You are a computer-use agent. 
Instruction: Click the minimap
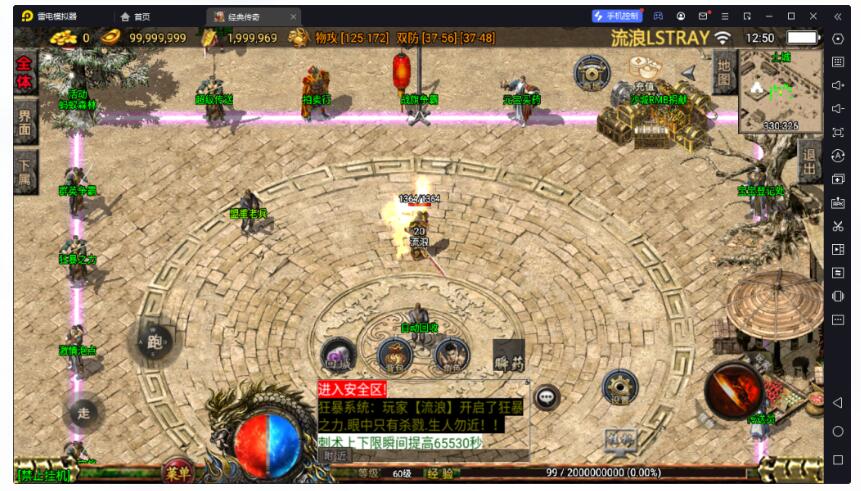click(x=780, y=91)
